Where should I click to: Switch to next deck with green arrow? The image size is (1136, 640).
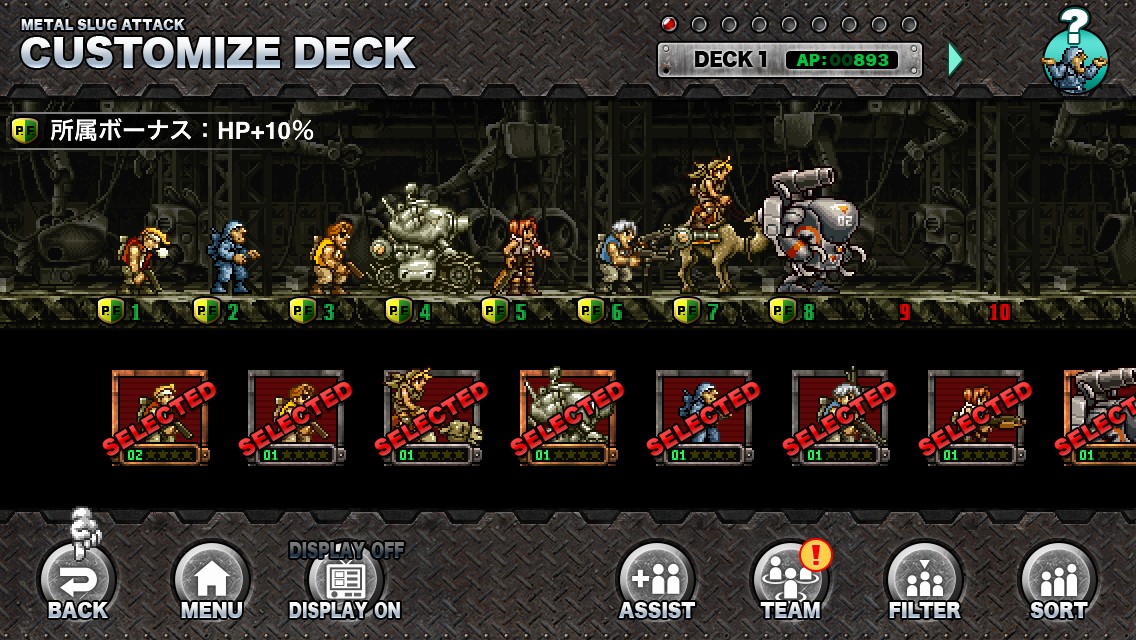(955, 59)
